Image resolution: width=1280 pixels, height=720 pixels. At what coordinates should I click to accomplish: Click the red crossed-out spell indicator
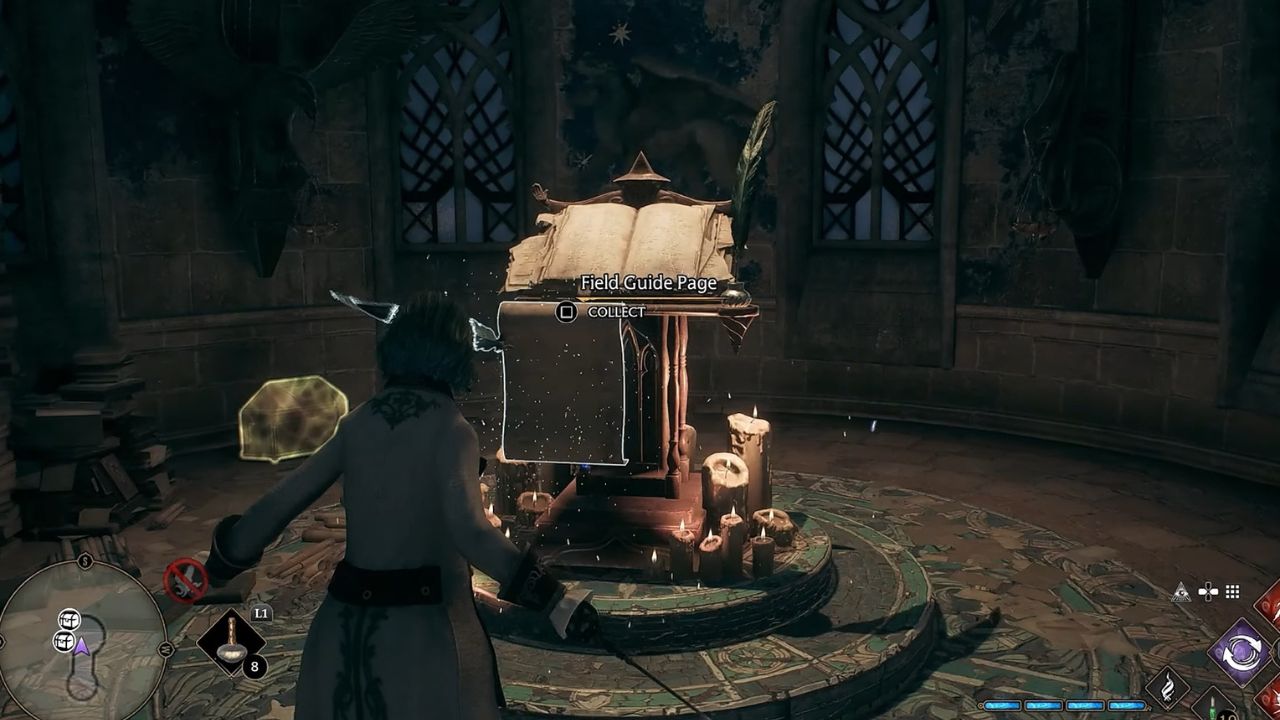pyautogui.click(x=186, y=581)
